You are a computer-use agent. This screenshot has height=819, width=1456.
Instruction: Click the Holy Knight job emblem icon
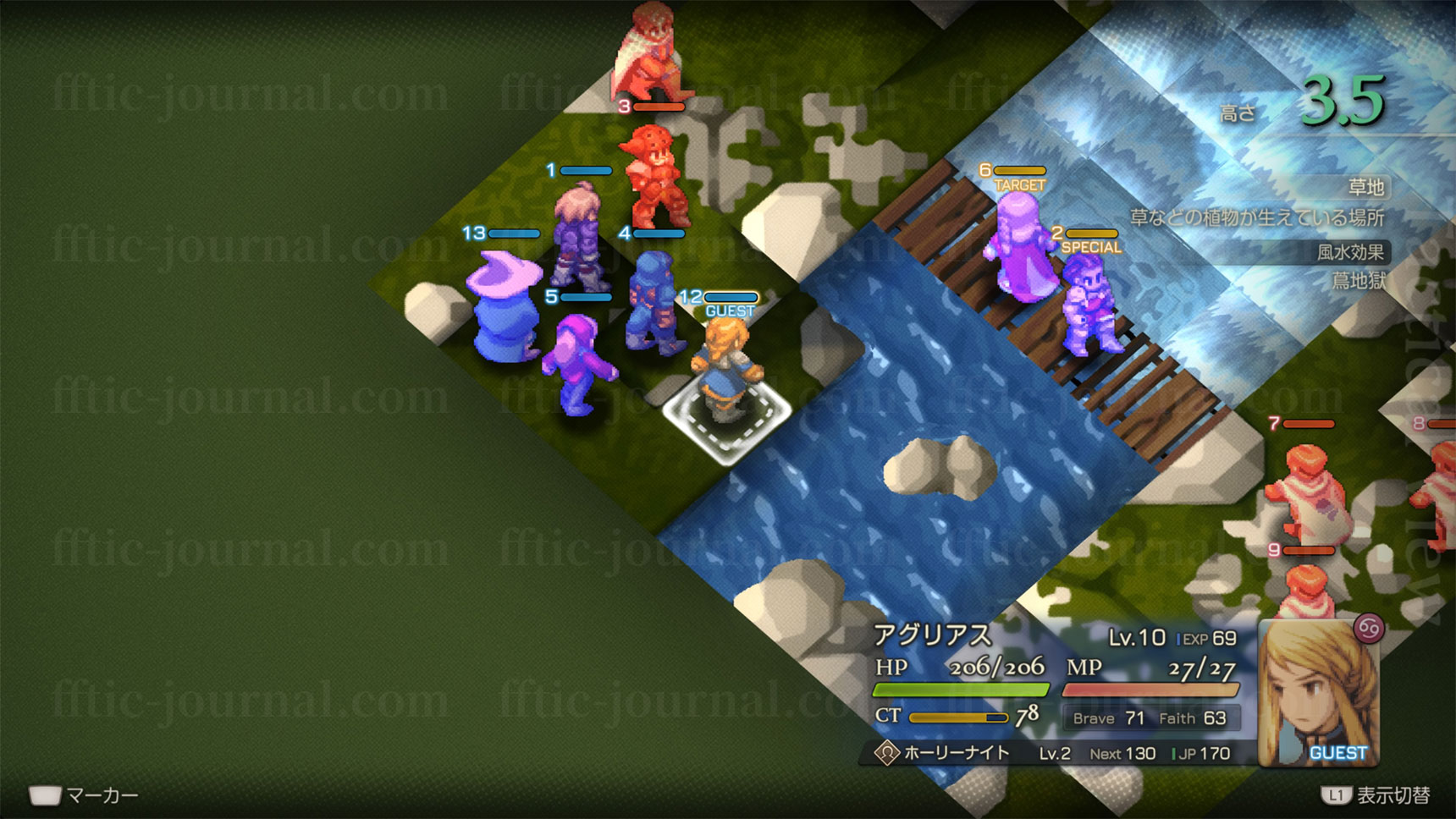click(x=886, y=752)
